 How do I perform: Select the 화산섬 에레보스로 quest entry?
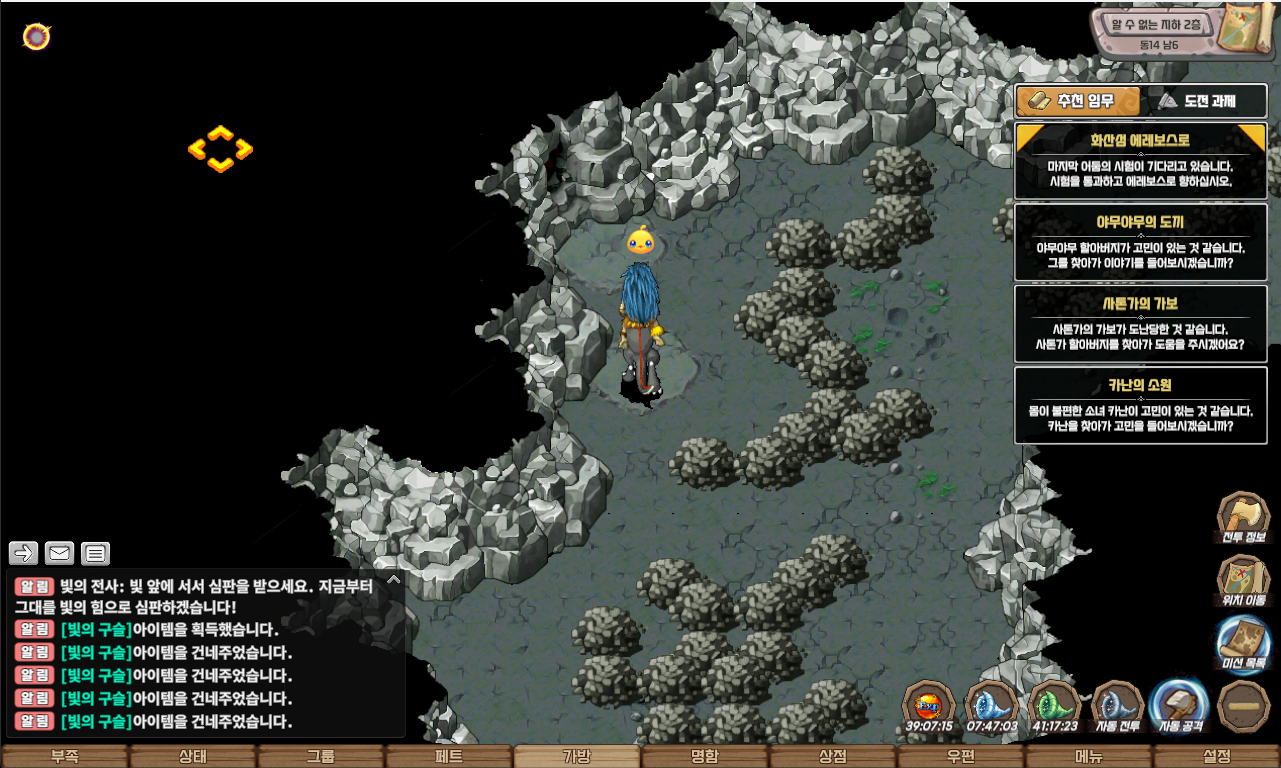[1141, 161]
